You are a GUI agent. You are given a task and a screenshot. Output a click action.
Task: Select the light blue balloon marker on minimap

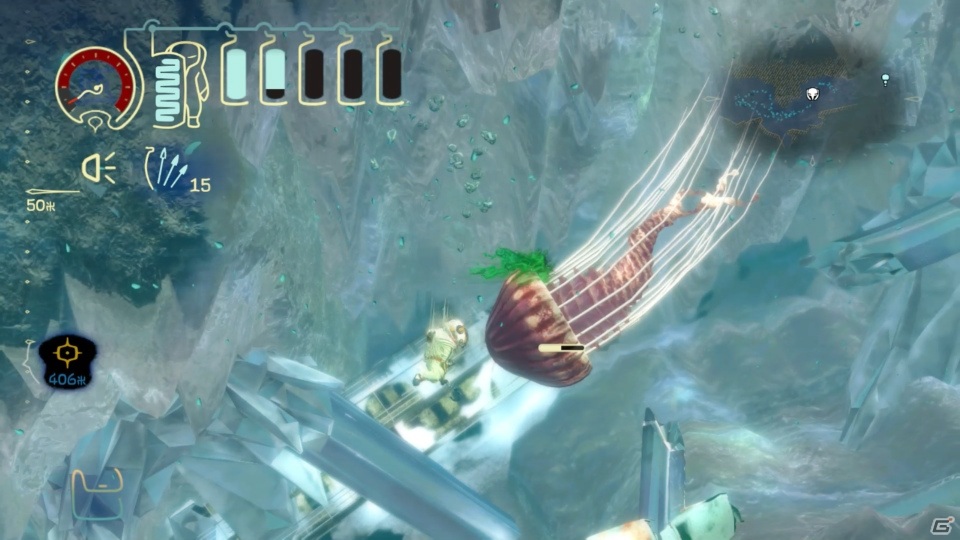(x=885, y=78)
